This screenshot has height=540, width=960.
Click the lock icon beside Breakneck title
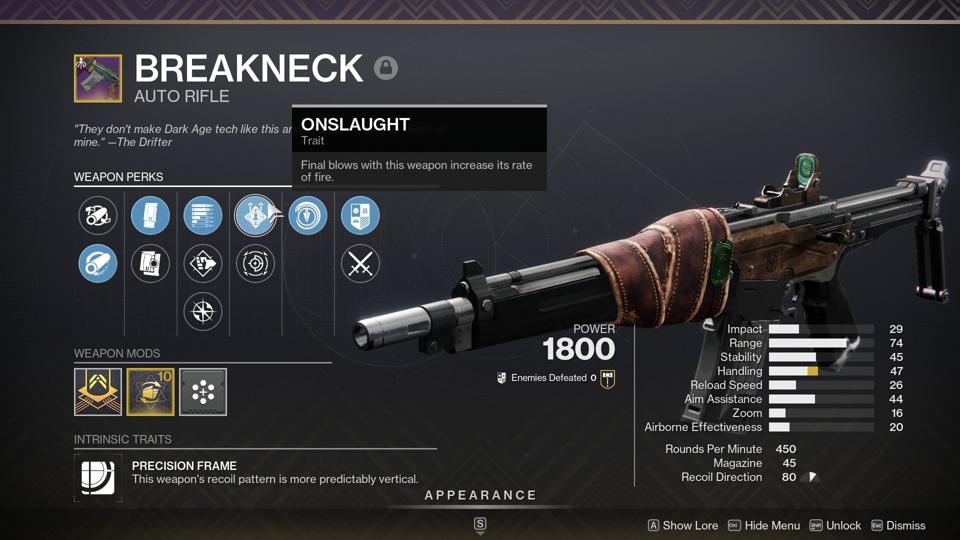[x=386, y=68]
